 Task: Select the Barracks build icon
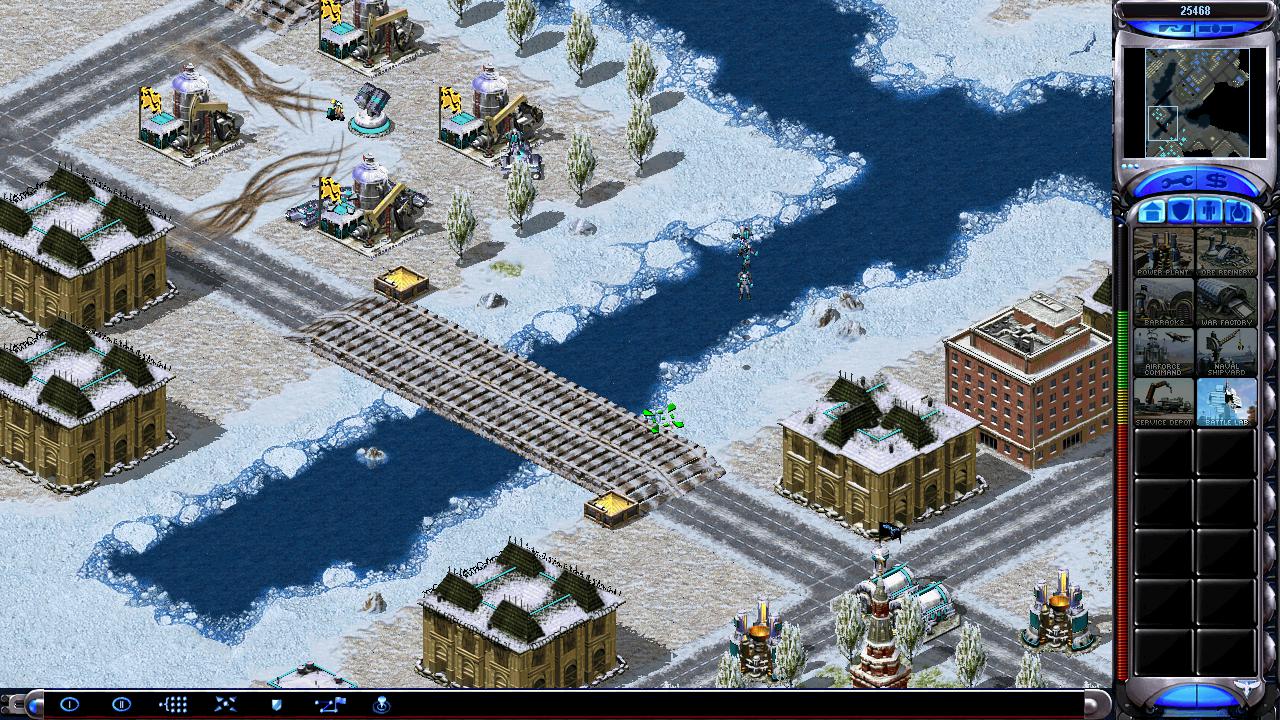[x=1163, y=301]
